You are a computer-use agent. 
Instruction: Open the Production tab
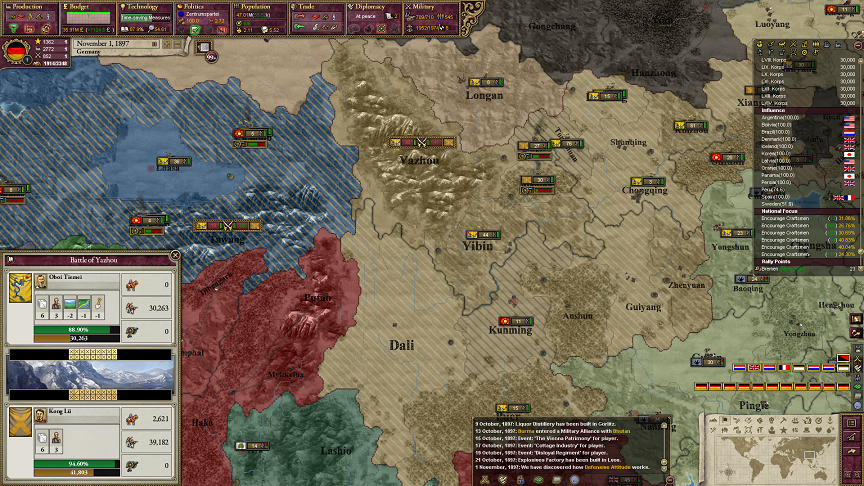(29, 7)
